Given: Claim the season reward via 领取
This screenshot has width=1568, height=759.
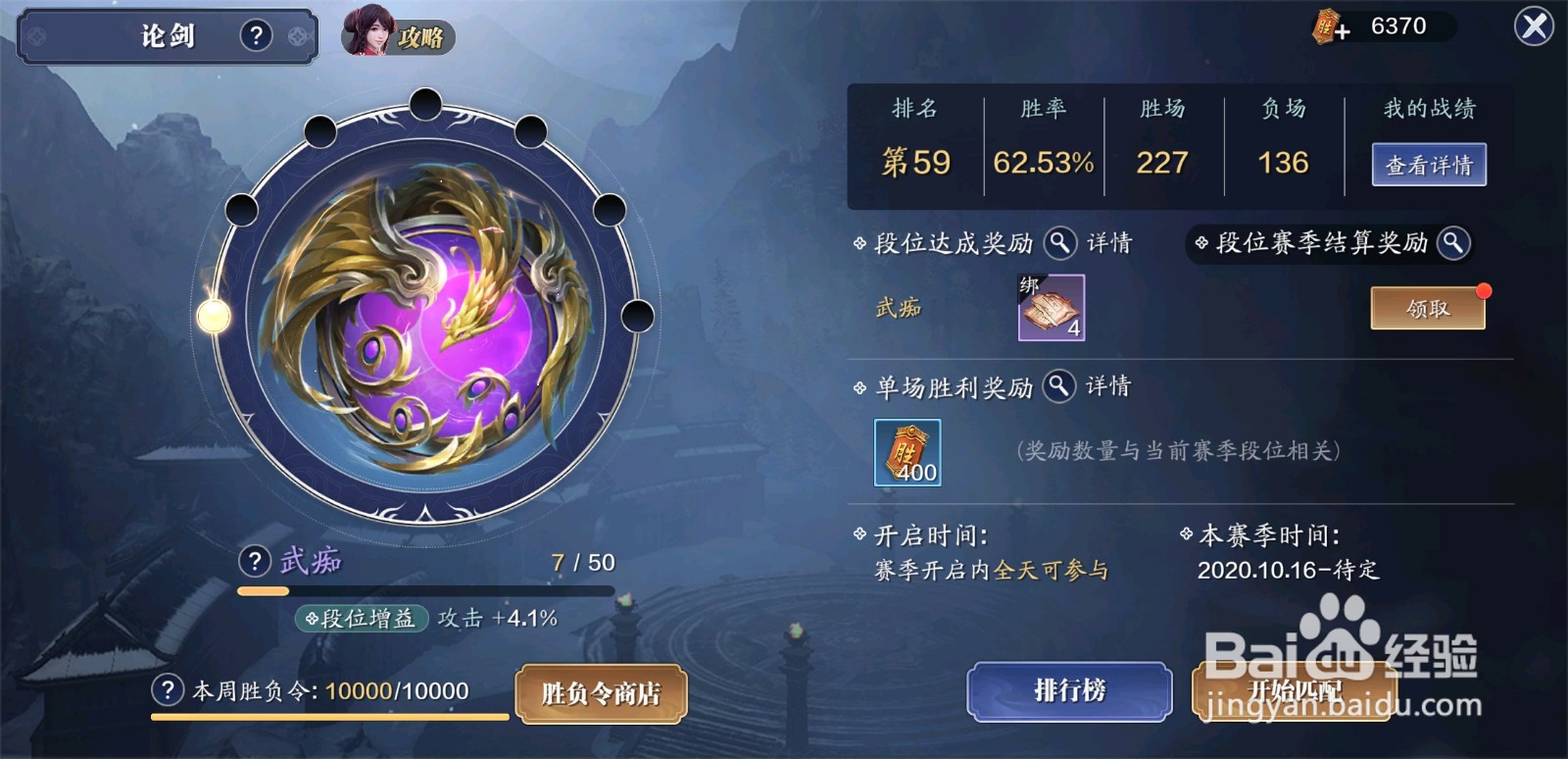Looking at the screenshot, I should [x=1428, y=307].
